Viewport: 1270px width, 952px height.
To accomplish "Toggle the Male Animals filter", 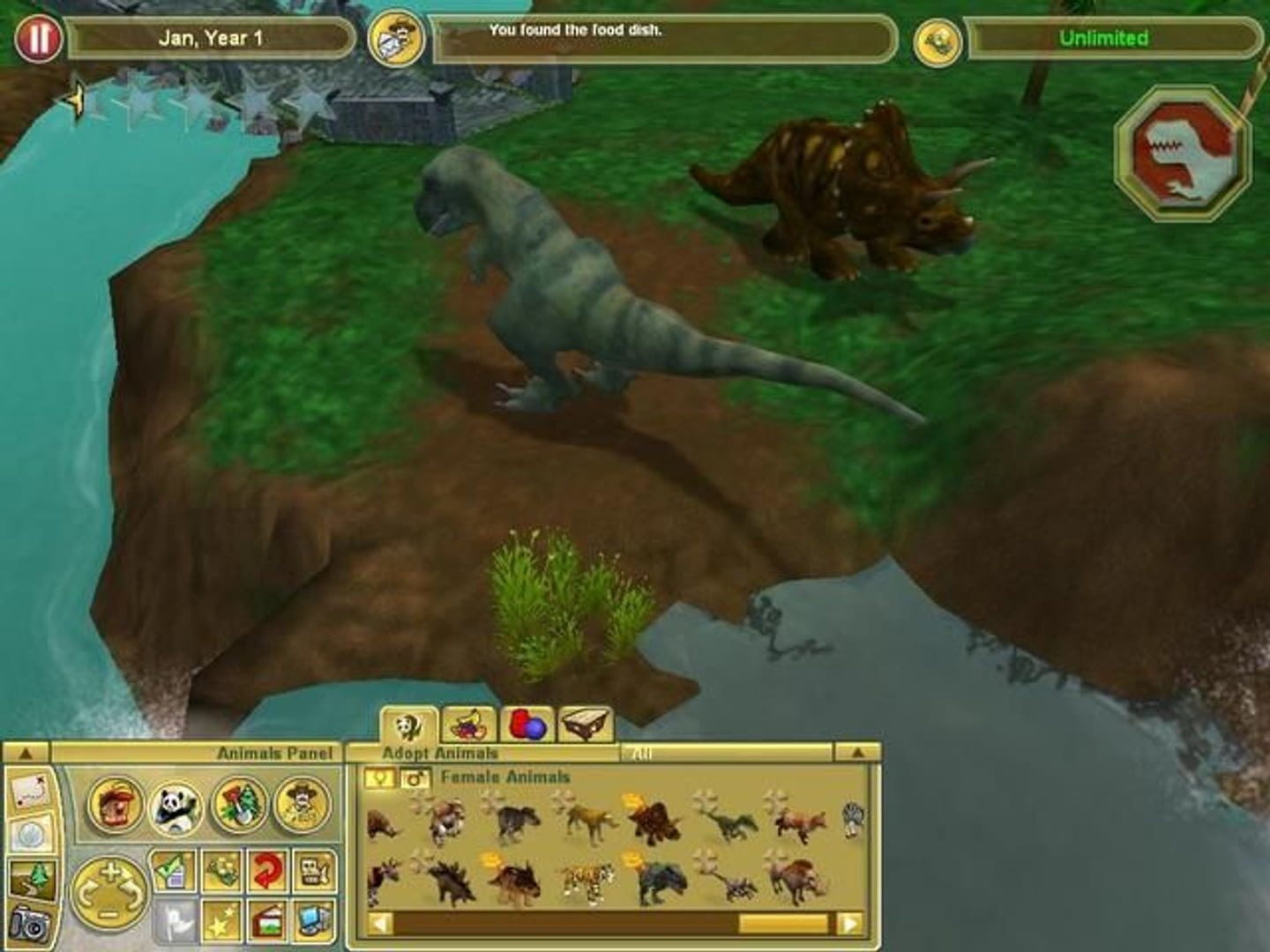I will [415, 778].
